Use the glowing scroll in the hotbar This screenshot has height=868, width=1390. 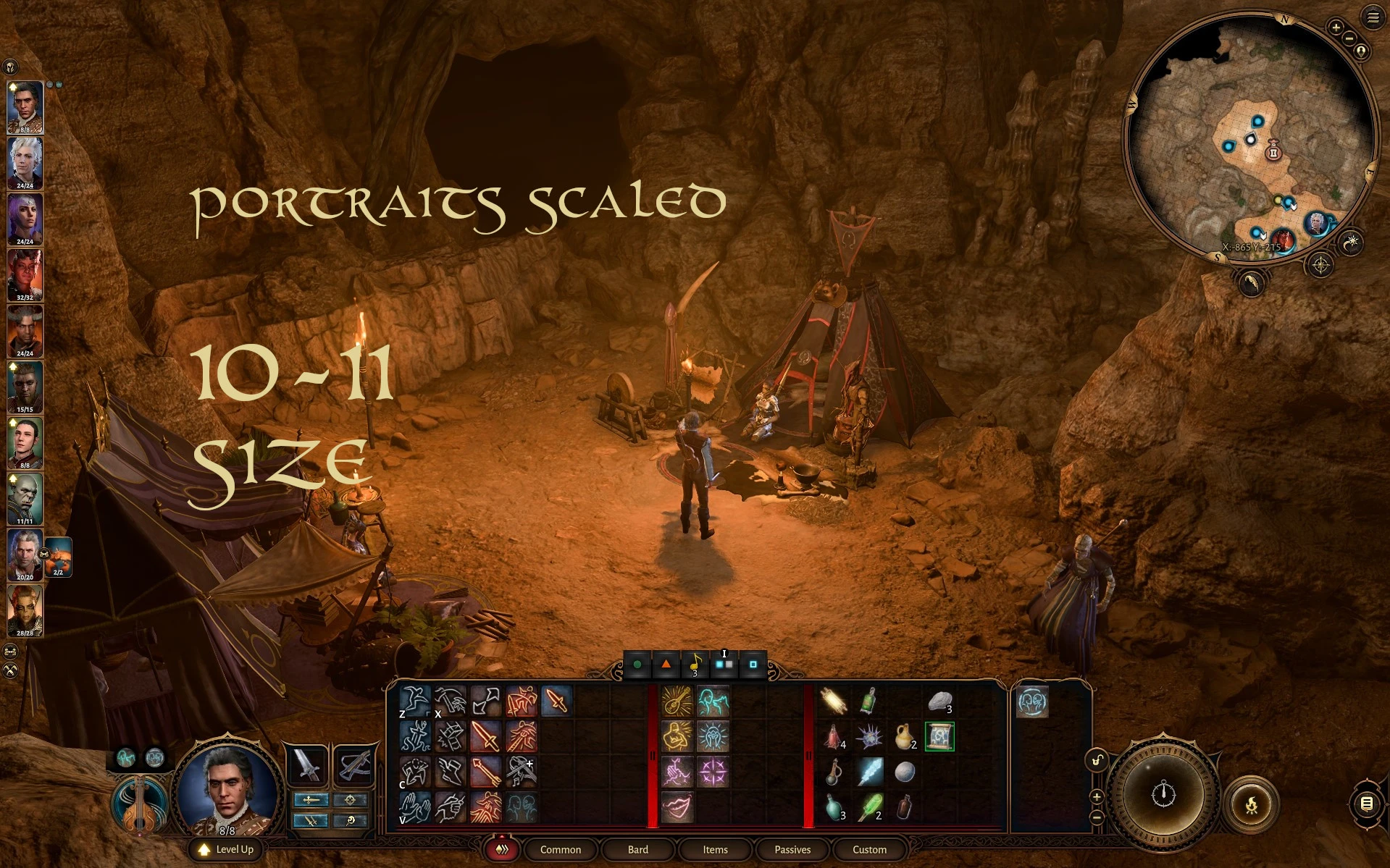click(x=939, y=737)
